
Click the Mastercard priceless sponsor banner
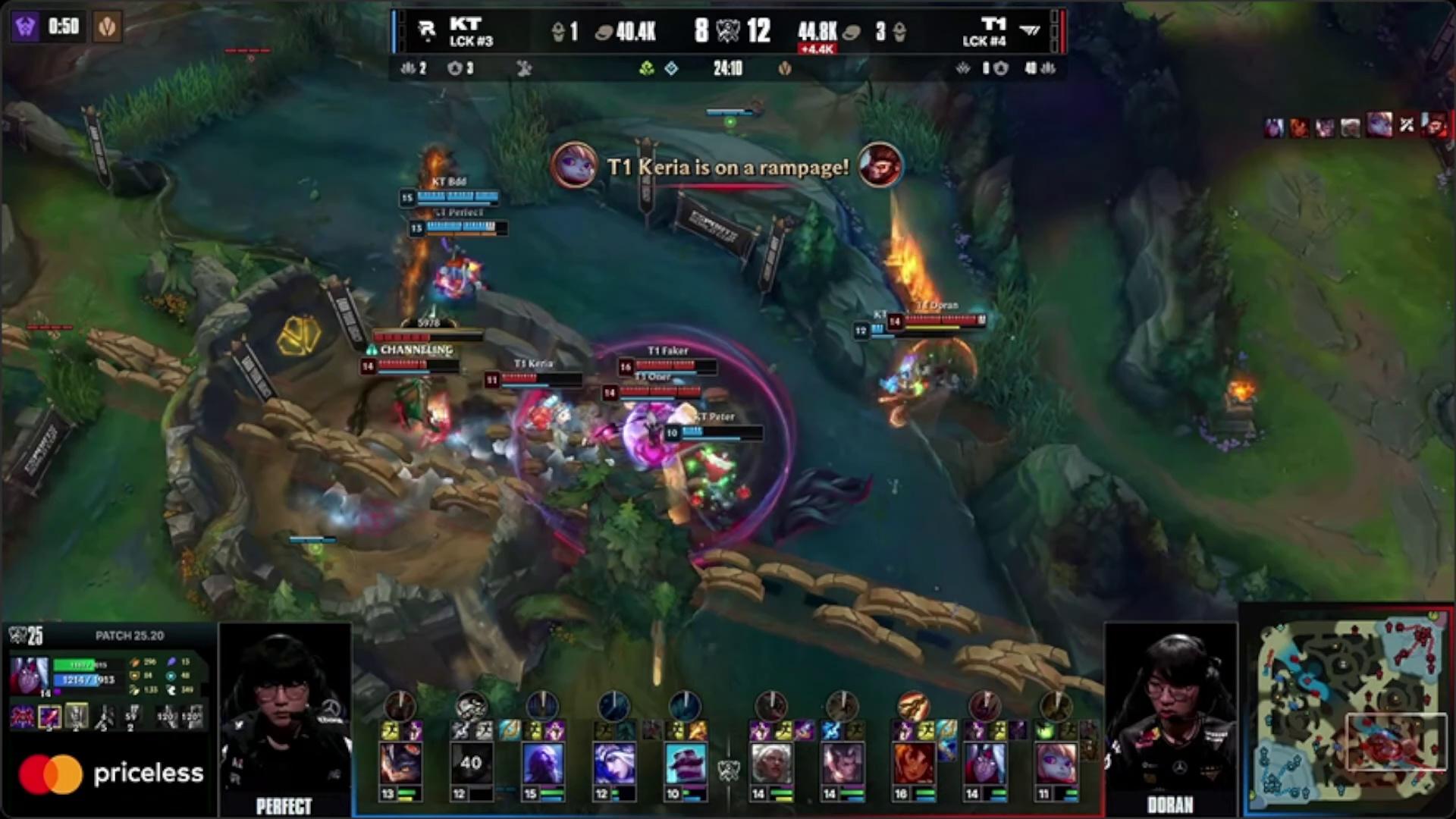(x=111, y=774)
